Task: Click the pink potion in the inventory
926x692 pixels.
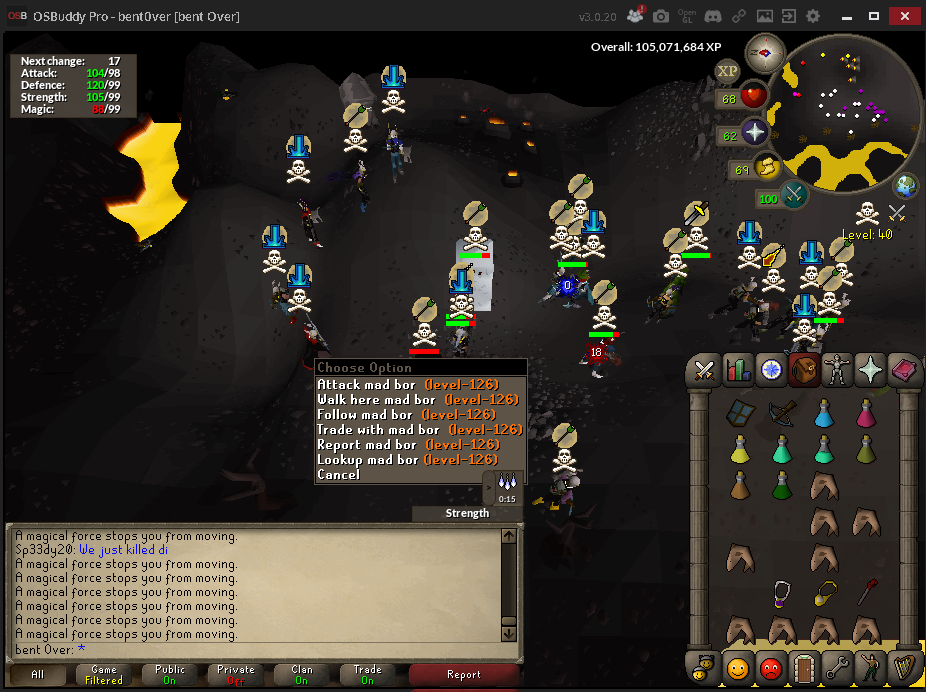Action: (x=866, y=412)
